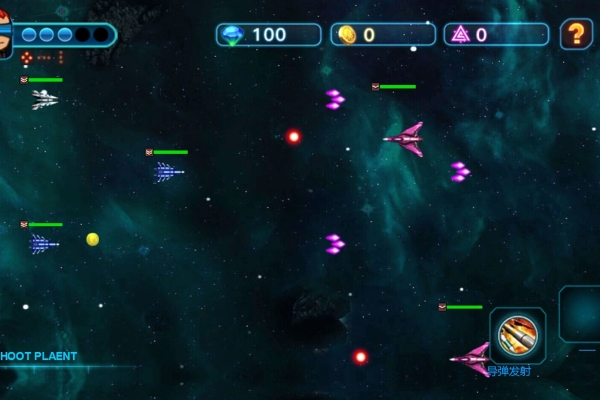Open the question mark help button

(576, 34)
